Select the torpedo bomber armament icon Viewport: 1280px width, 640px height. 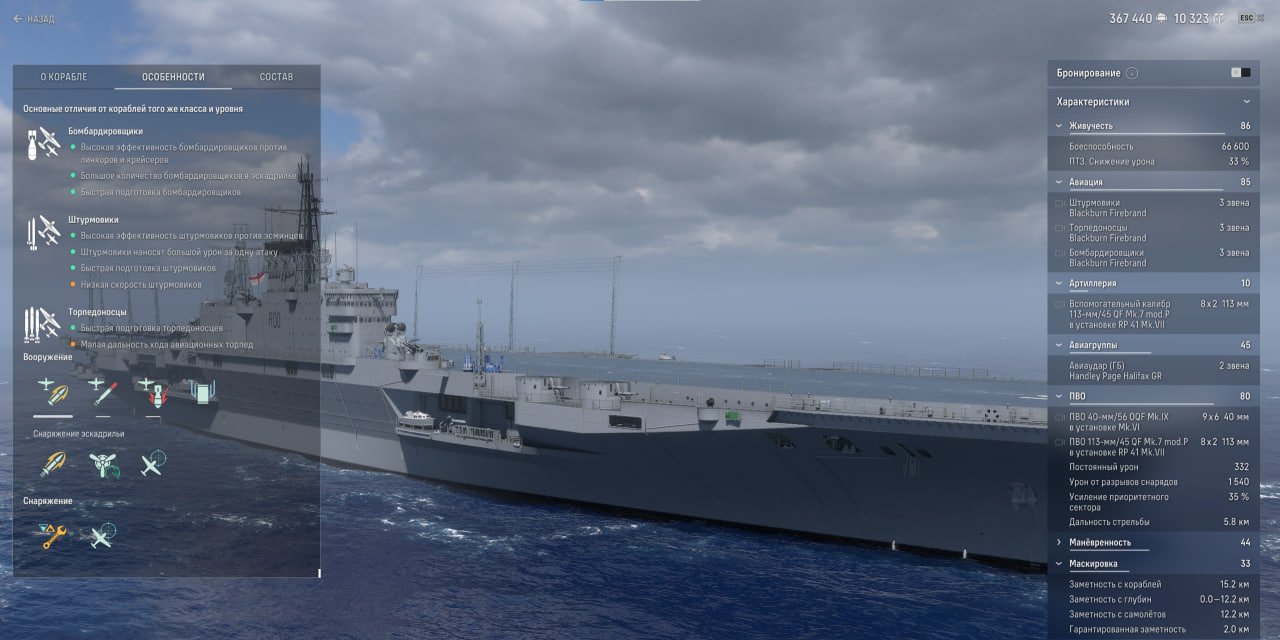pyautogui.click(x=102, y=391)
